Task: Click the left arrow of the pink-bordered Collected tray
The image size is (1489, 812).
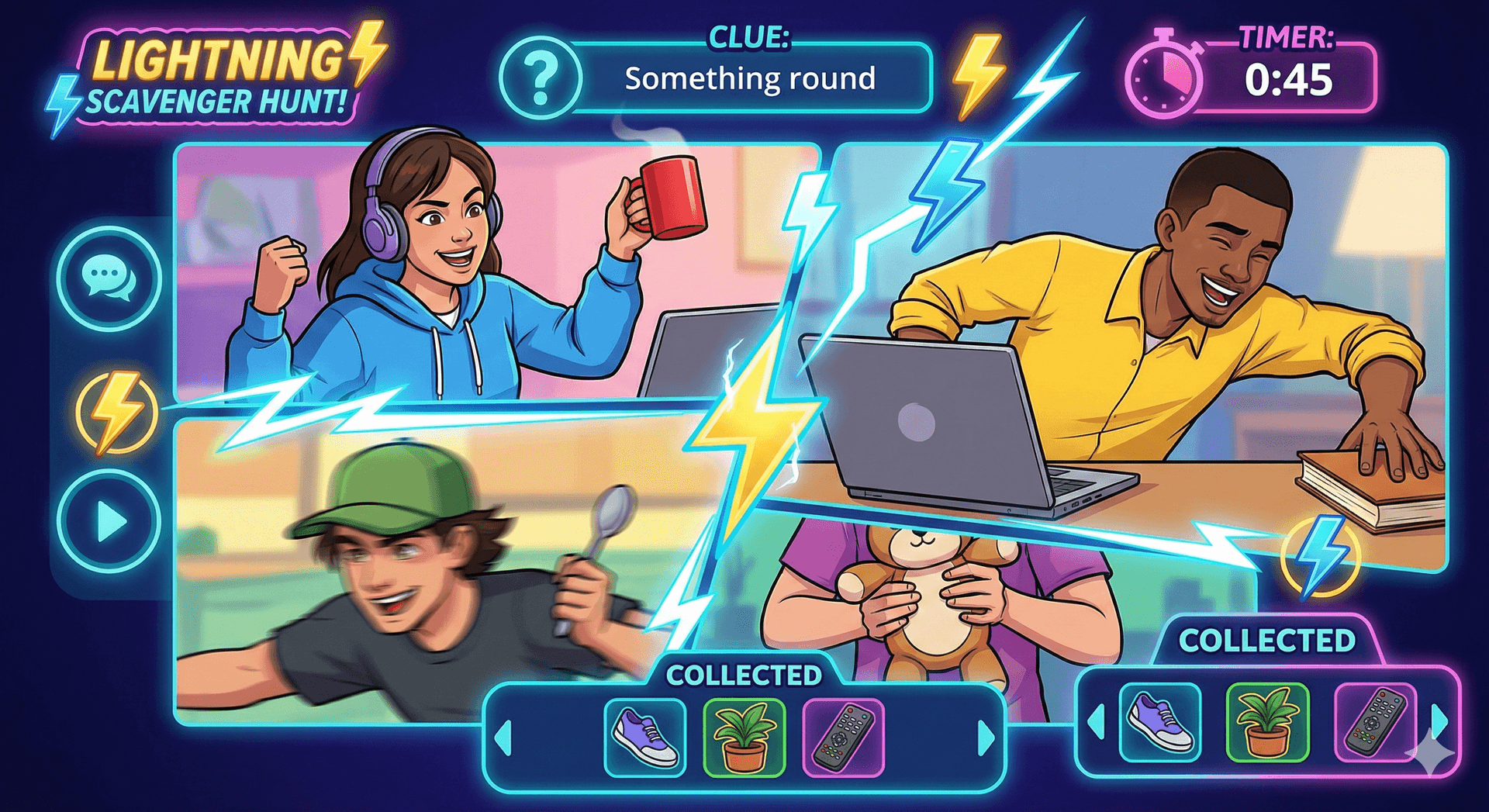Action: 1097,722
